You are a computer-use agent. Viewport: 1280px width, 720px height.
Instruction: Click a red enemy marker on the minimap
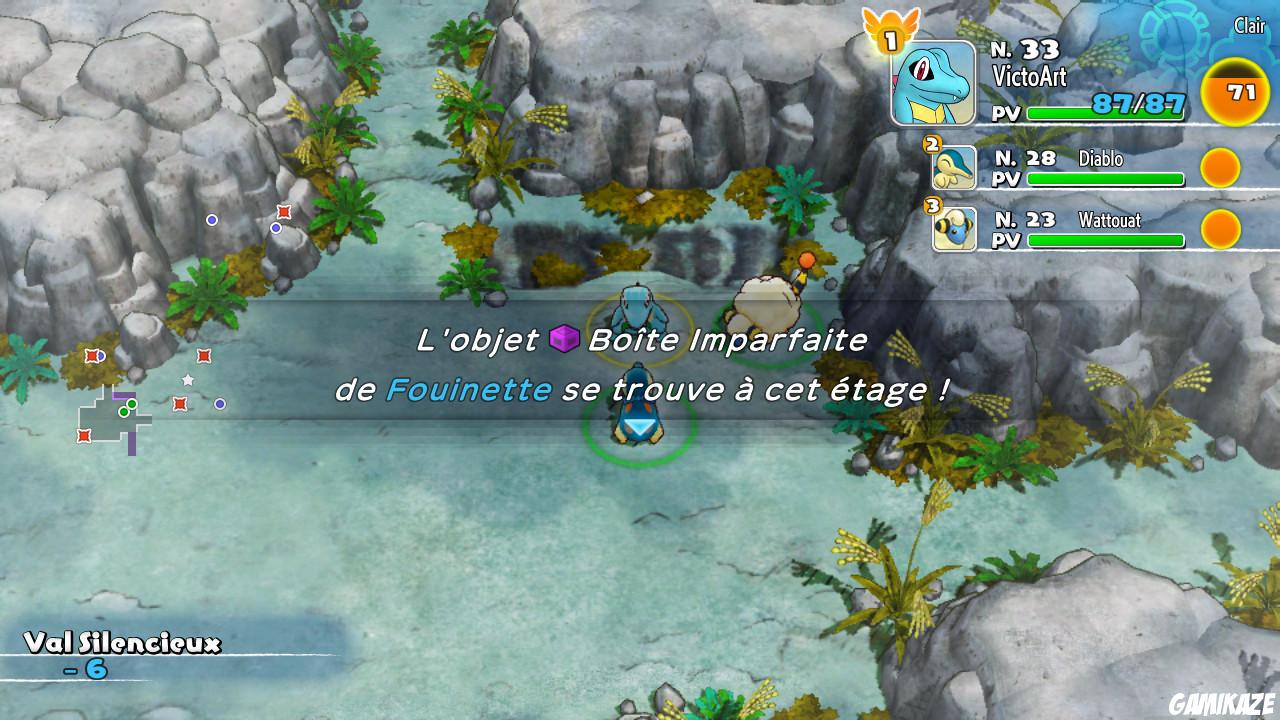(x=180, y=404)
